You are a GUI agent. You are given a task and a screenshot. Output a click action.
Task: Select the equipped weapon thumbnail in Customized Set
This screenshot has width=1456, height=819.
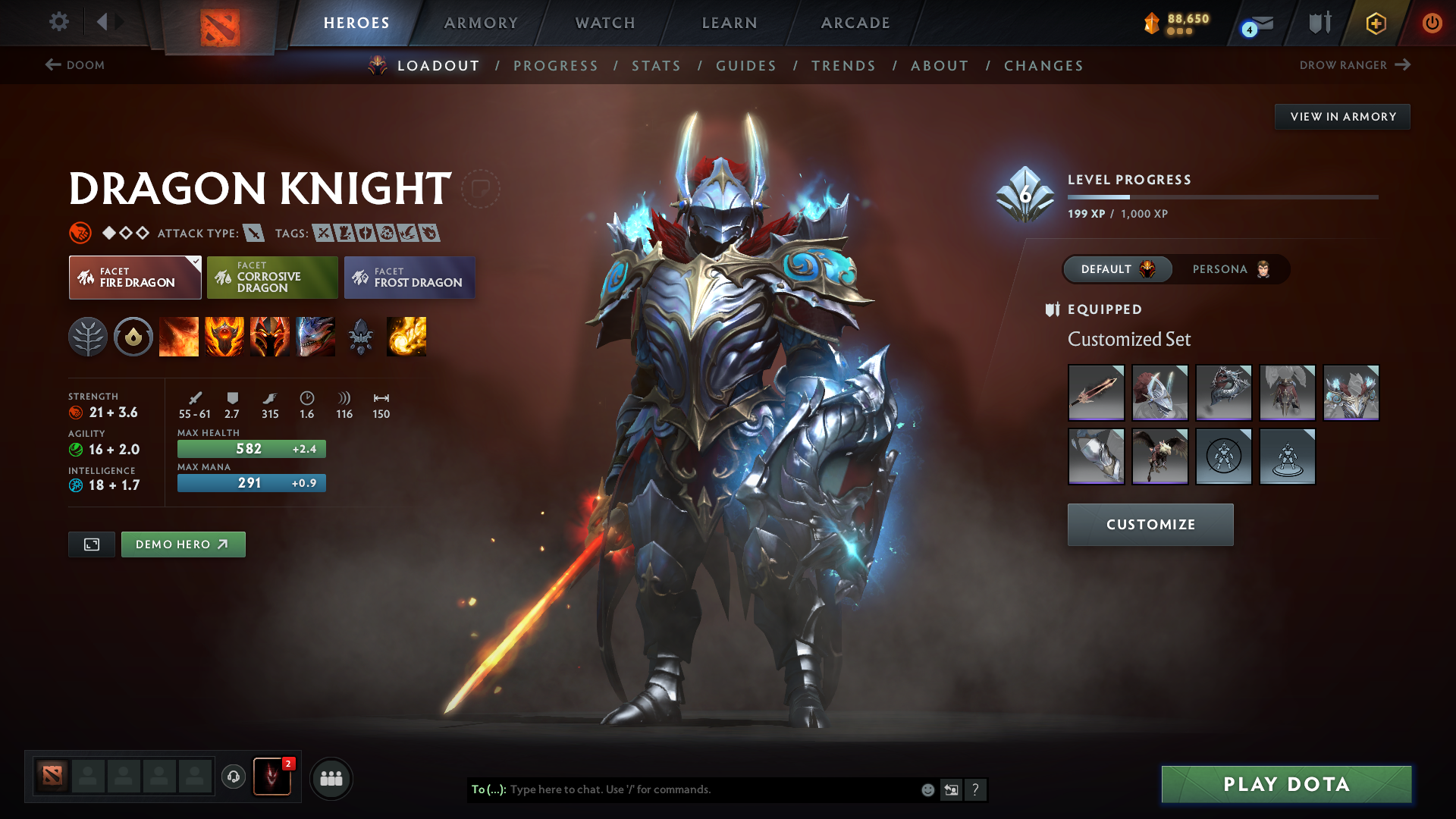click(x=1097, y=392)
